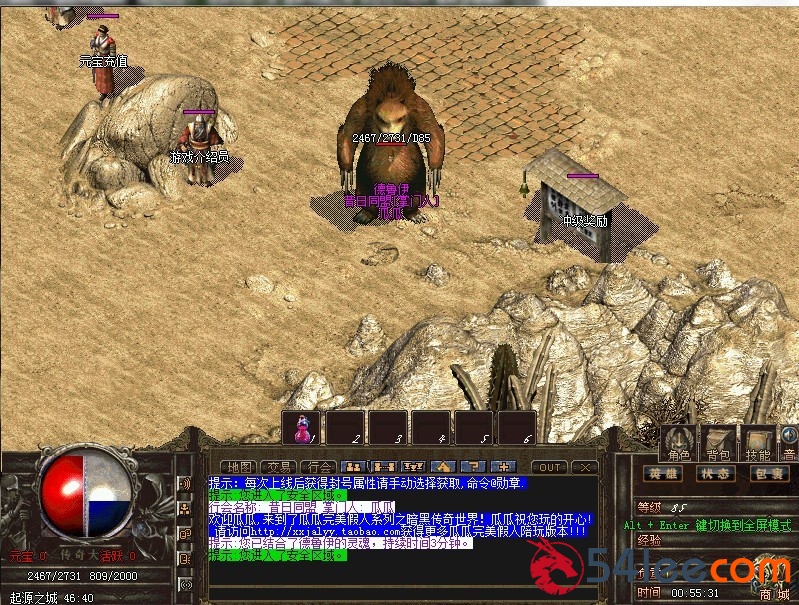Image resolution: width=799 pixels, height=605 pixels.
Task: Open the 状态 status button
Action: pyautogui.click(x=714, y=474)
